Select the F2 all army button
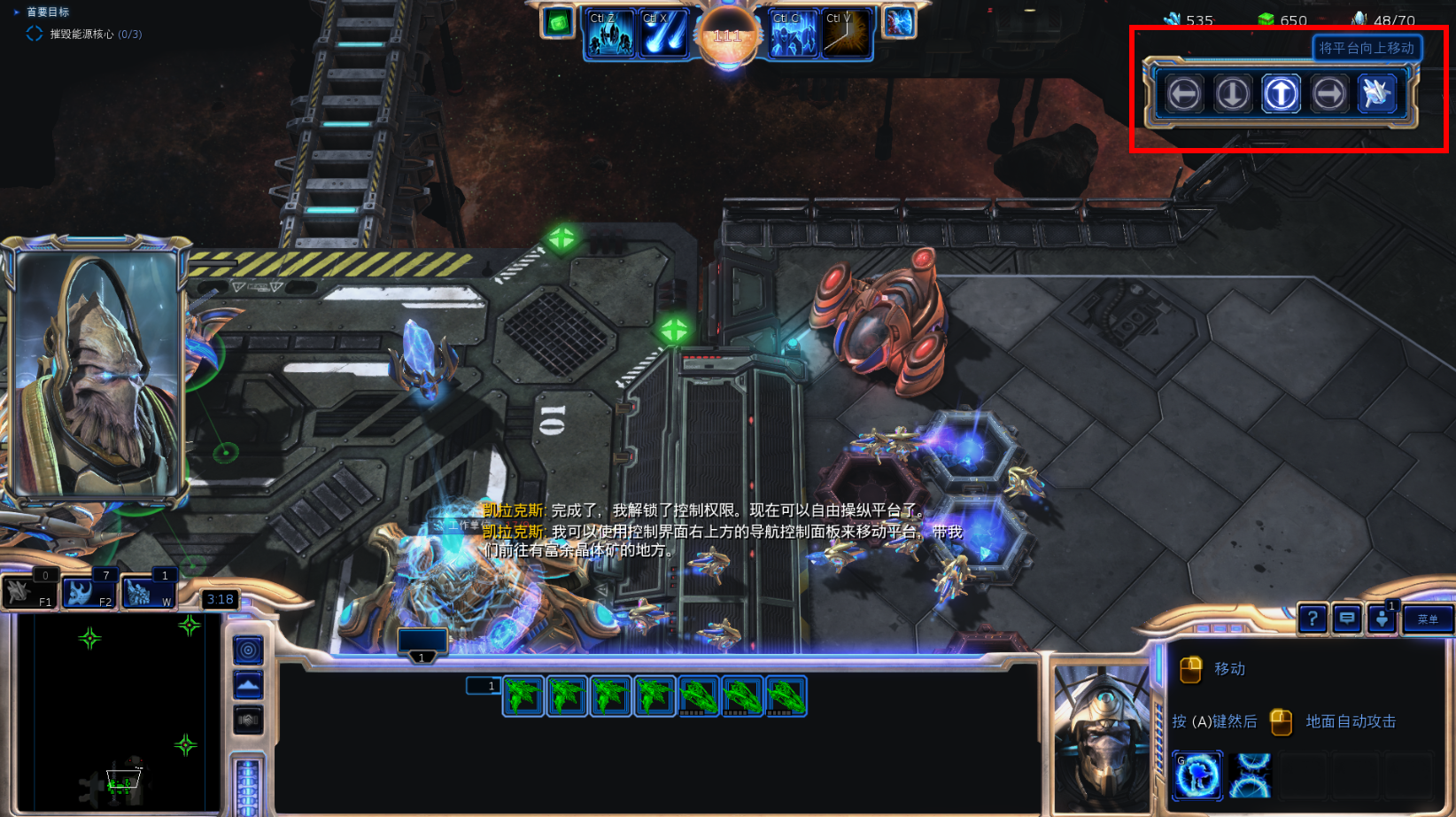 [x=89, y=592]
